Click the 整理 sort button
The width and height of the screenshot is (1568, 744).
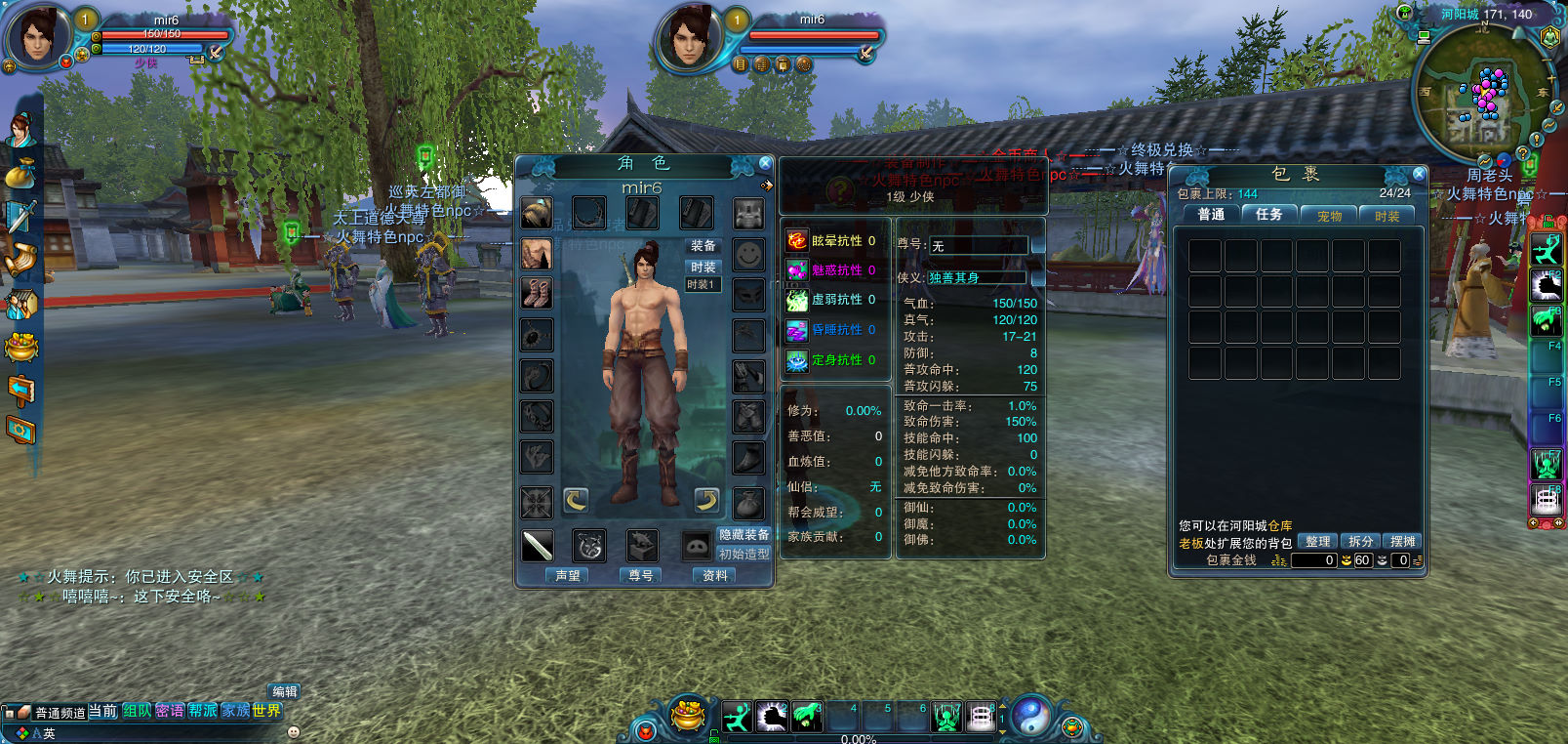point(1317,541)
